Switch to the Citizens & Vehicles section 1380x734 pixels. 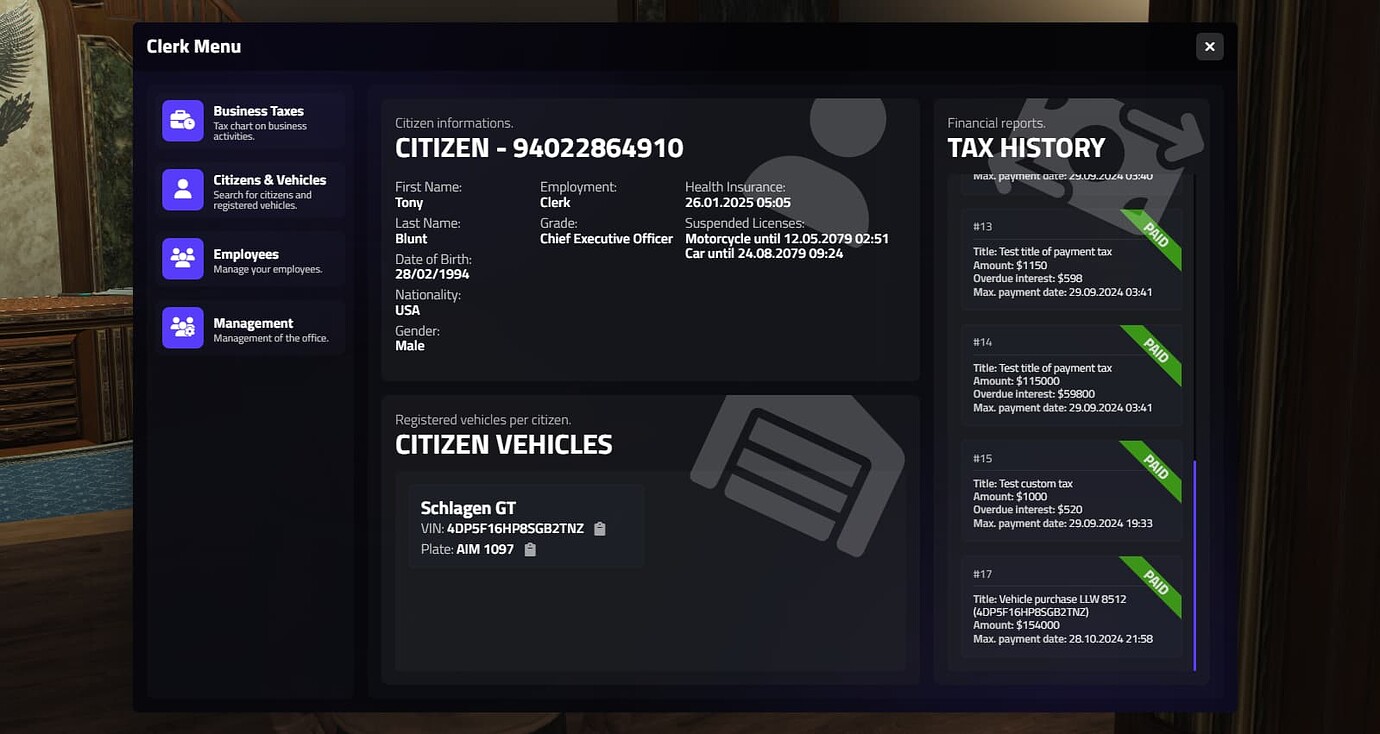(x=249, y=188)
